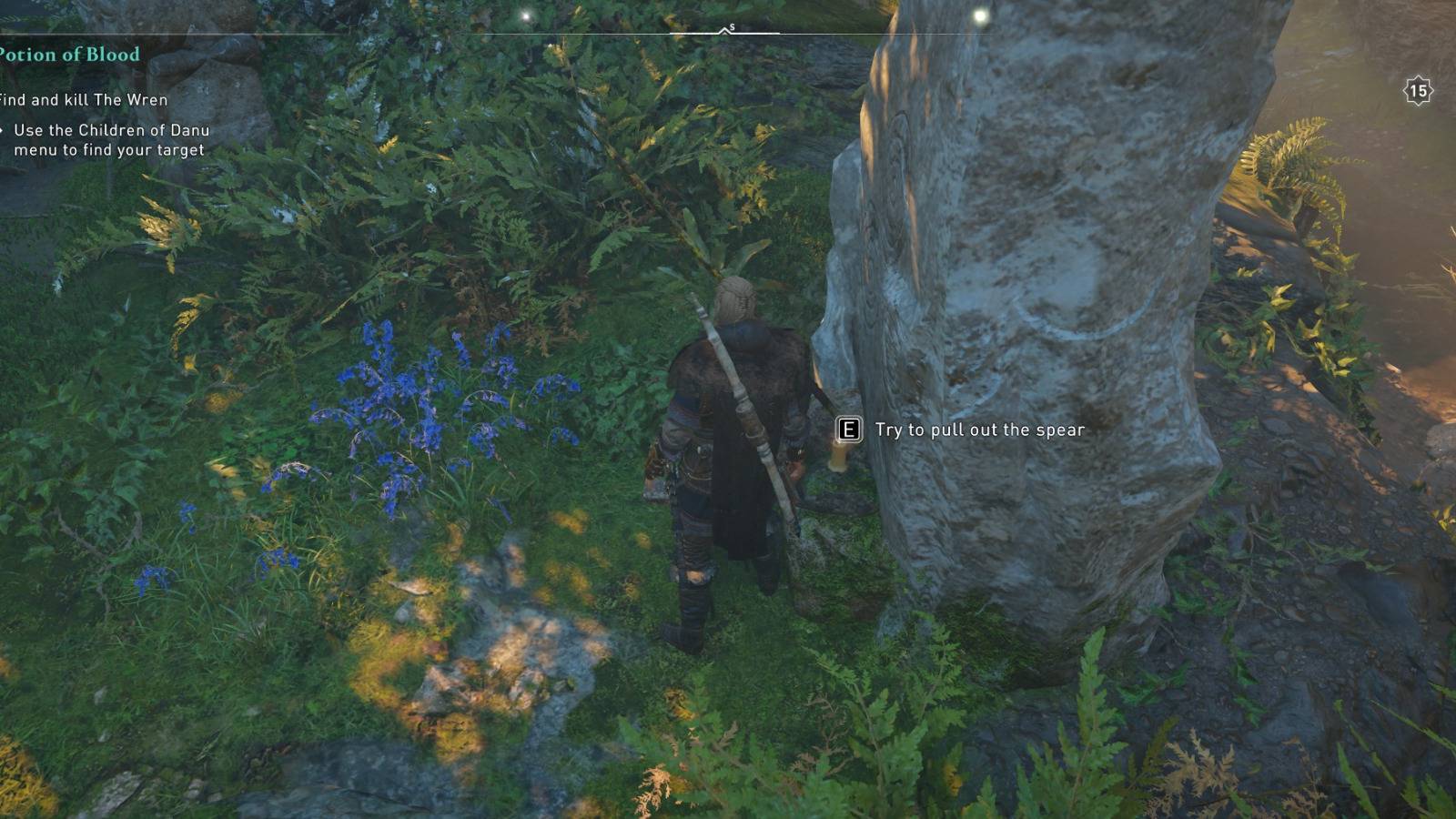1456x819 pixels.
Task: Click the E interaction prompt icon
Action: click(x=848, y=430)
